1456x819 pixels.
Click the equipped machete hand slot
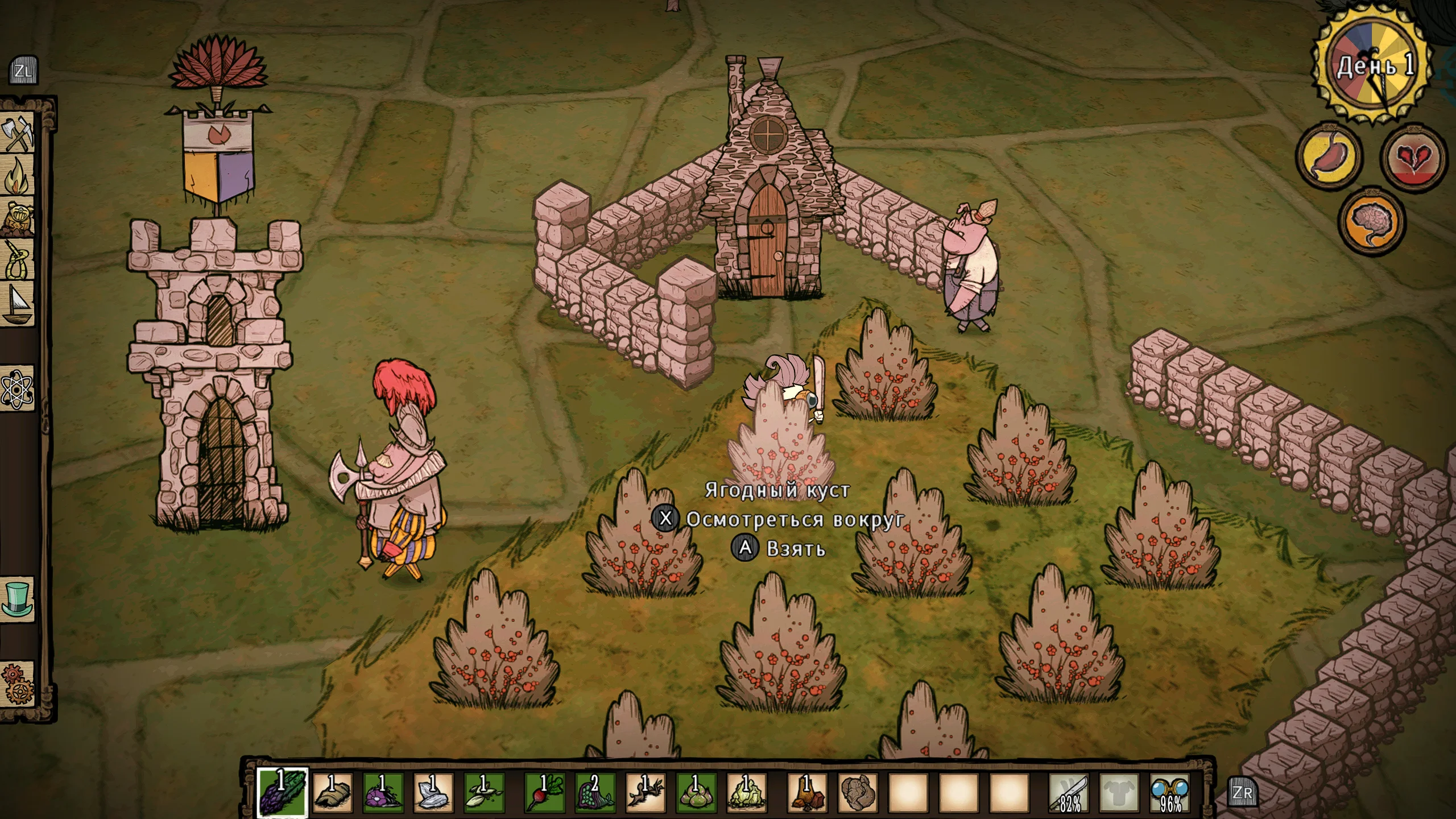click(x=1069, y=792)
